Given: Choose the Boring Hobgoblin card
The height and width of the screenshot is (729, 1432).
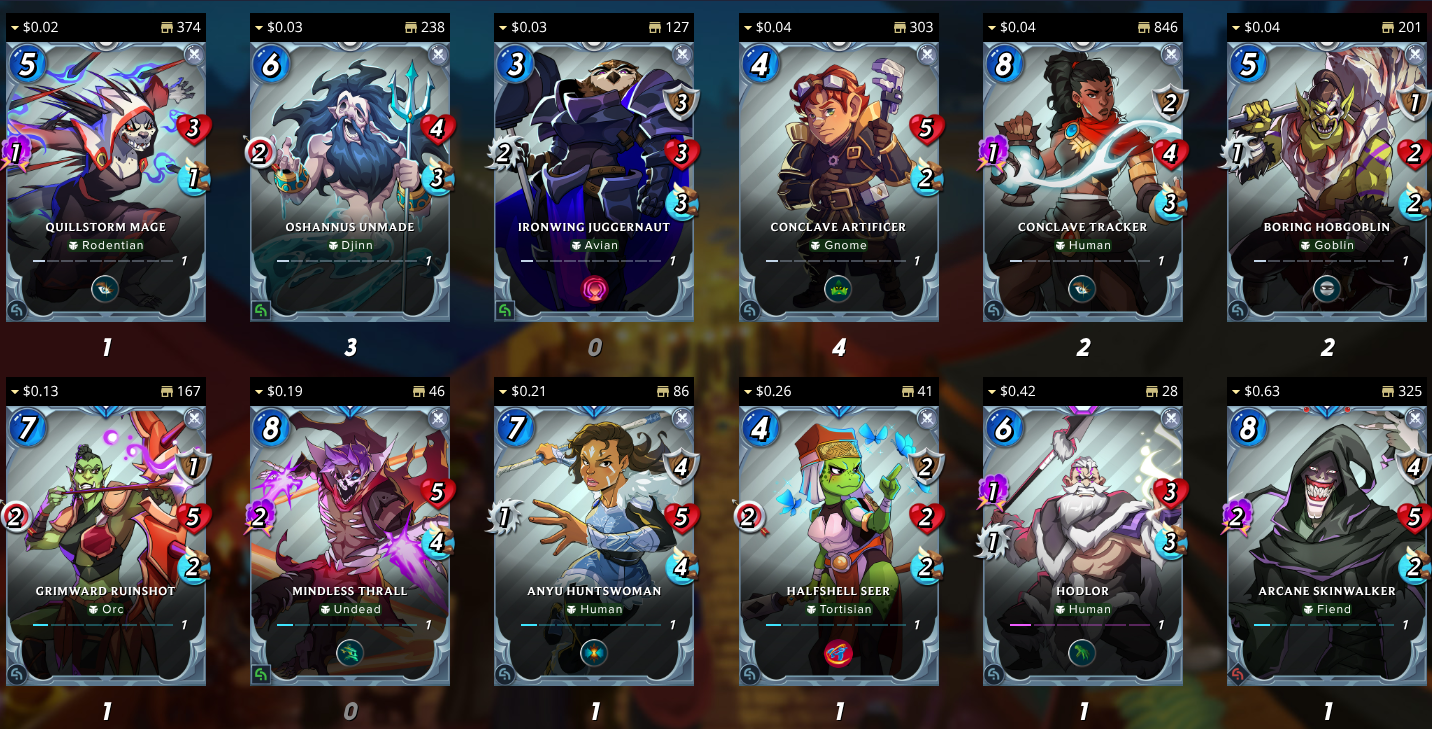Looking at the screenshot, I should click(1326, 180).
